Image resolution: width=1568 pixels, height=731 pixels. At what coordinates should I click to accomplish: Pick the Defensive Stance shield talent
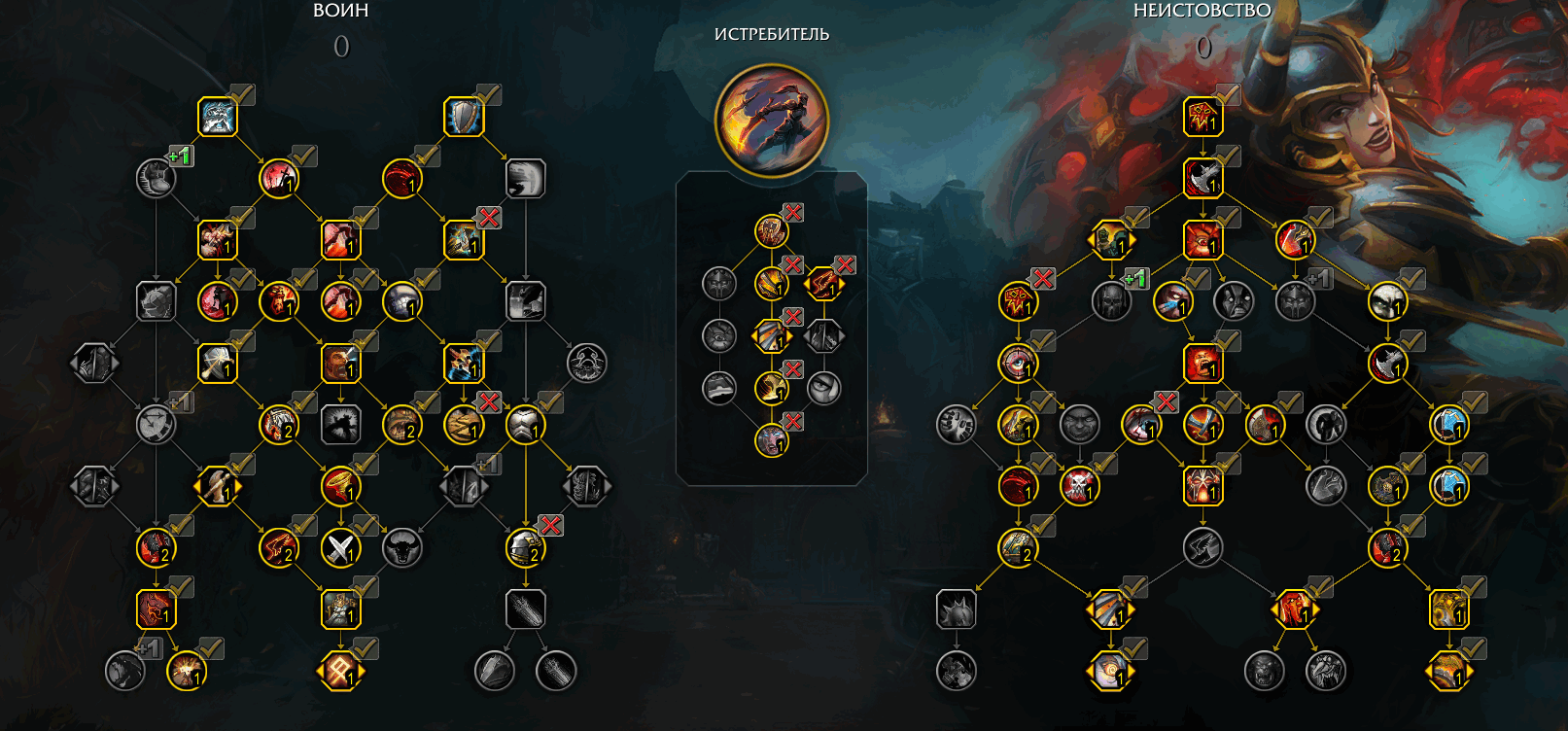pyautogui.click(x=464, y=117)
